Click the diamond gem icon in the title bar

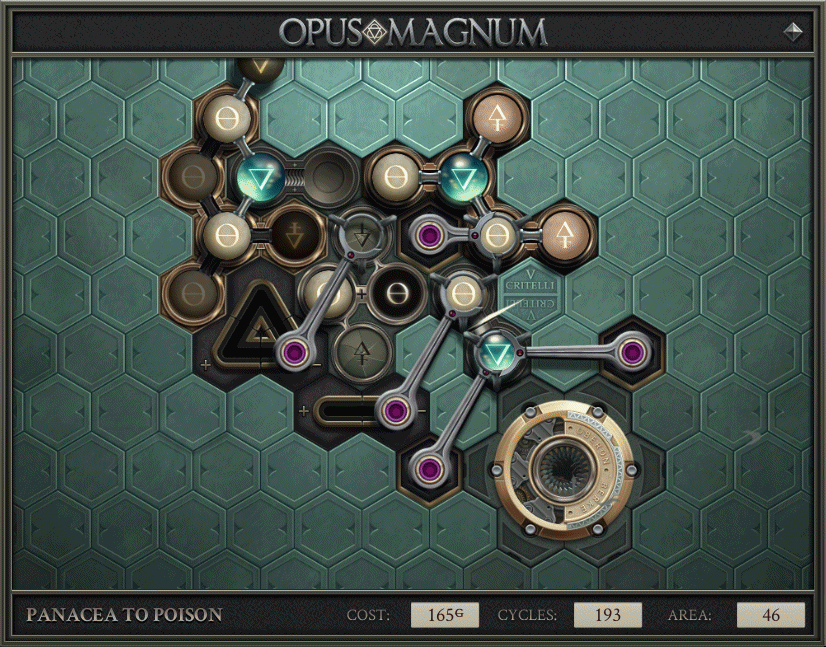point(793,32)
